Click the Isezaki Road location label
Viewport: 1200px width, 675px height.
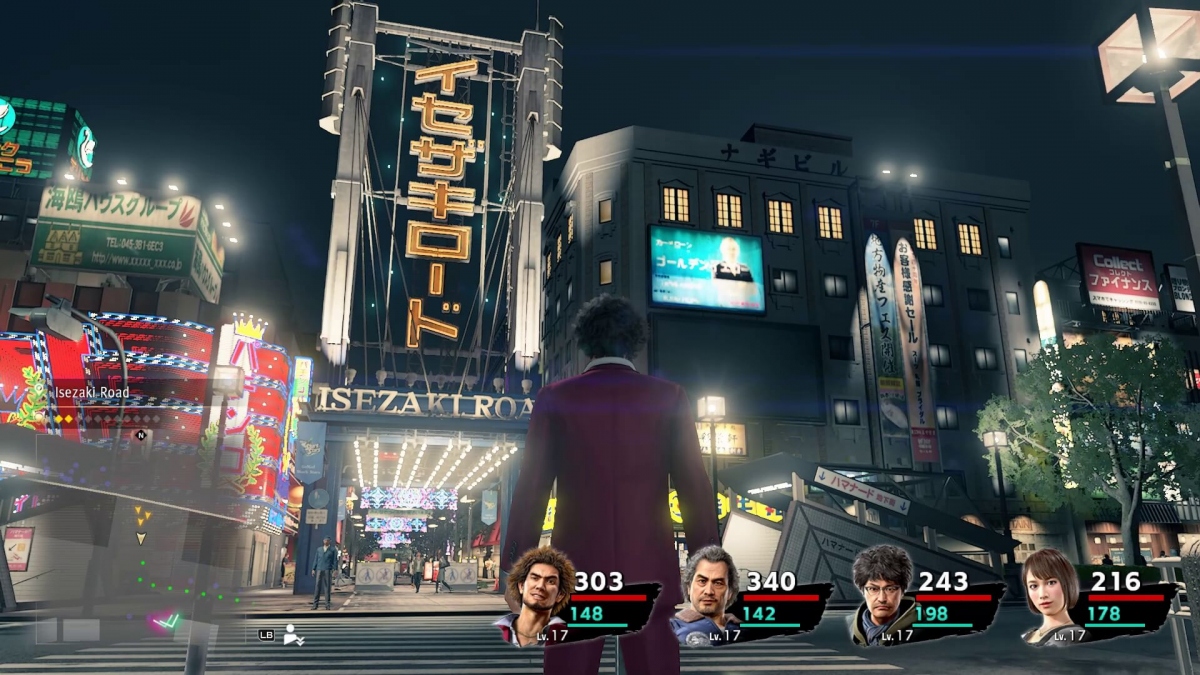coord(91,393)
